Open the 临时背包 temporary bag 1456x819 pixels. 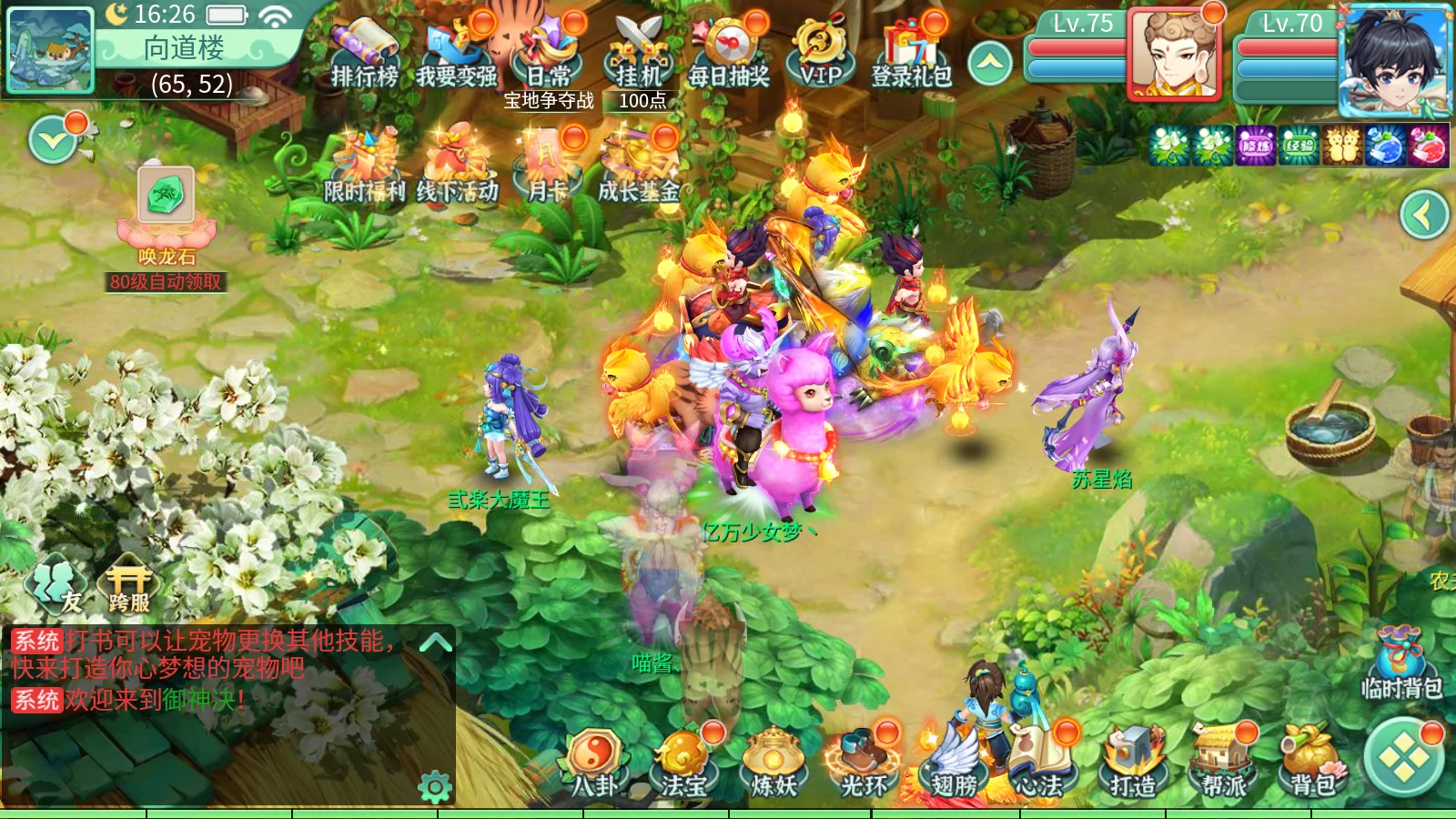coord(1401,664)
